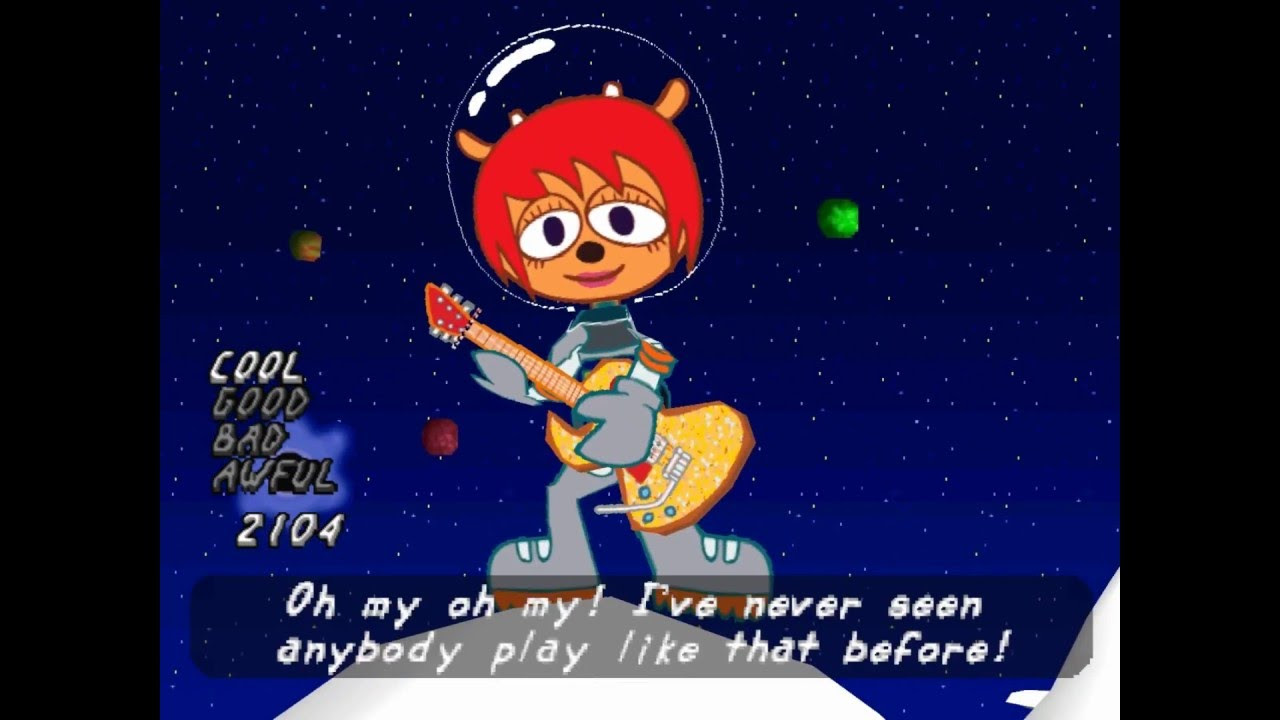Click Lammy's red guitar headstock
Viewport: 1280px width, 720px height.
(x=448, y=313)
